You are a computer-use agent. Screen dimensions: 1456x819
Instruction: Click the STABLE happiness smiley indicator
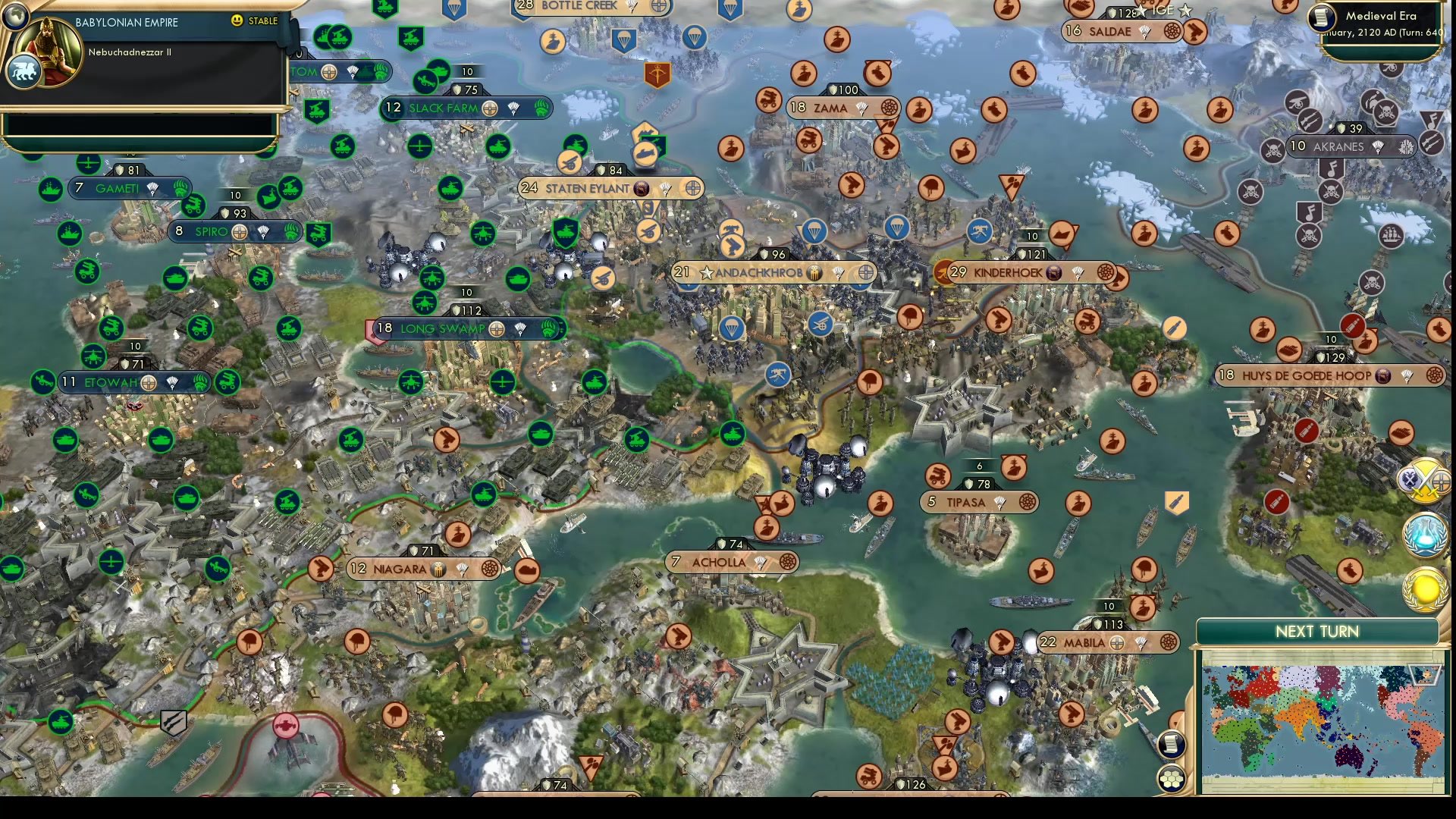237,22
